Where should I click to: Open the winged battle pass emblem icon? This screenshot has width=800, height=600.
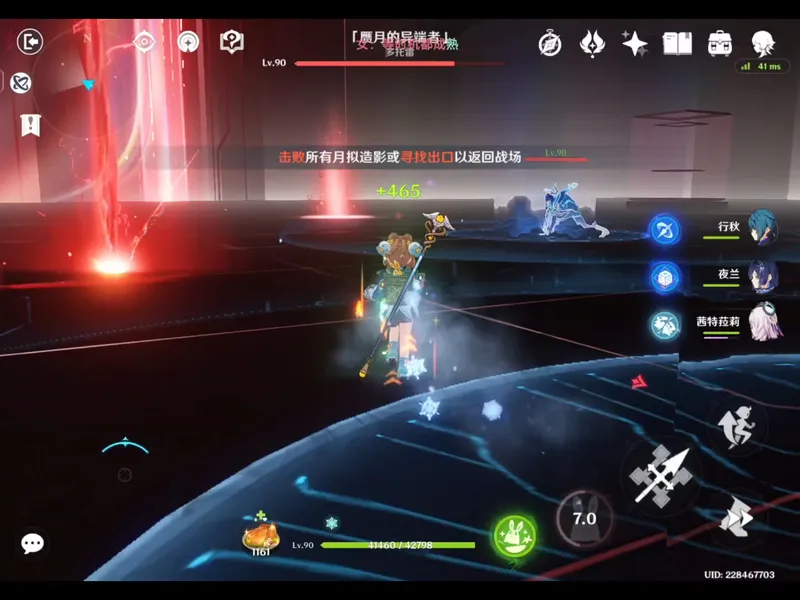click(x=593, y=43)
